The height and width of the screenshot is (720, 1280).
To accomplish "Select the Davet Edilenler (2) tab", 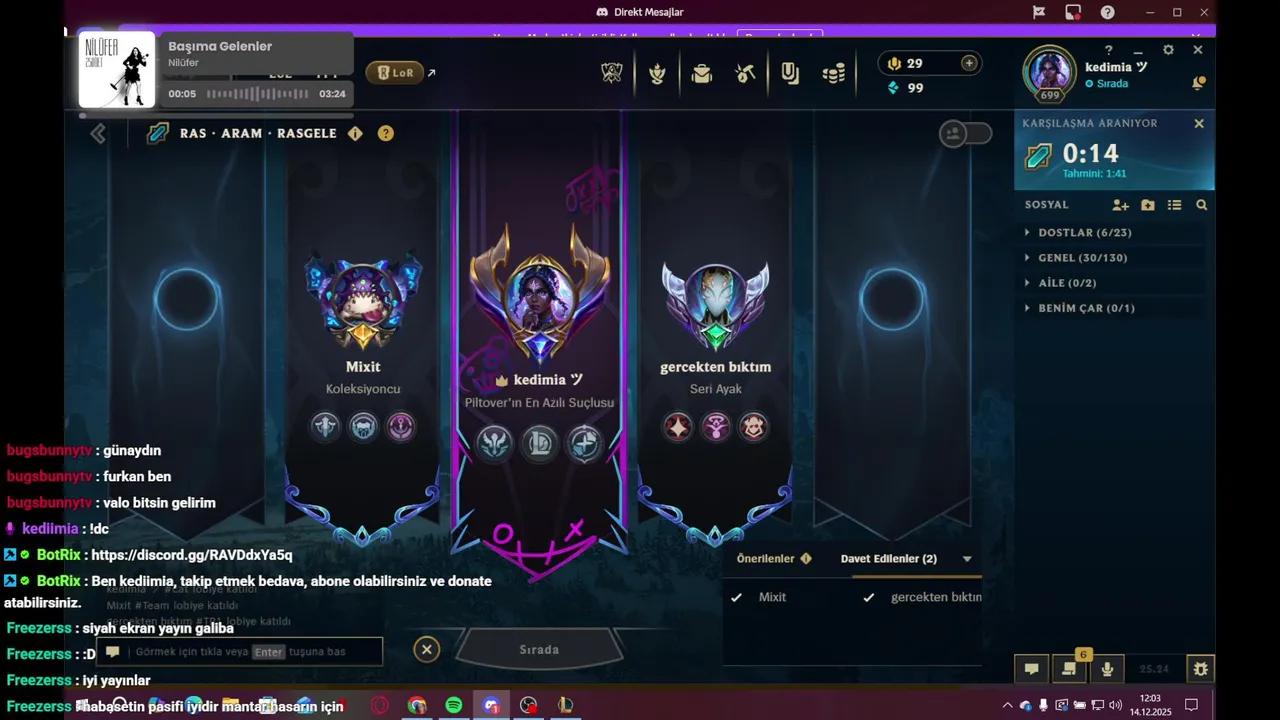I will pyautogui.click(x=888, y=558).
